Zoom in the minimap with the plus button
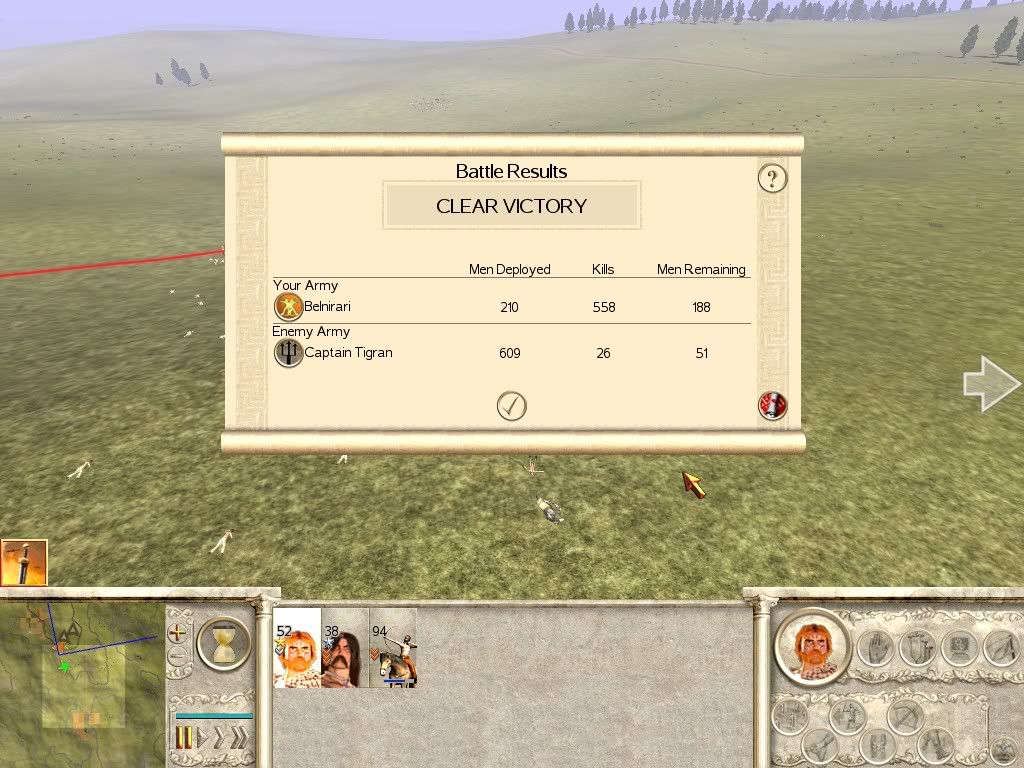The width and height of the screenshot is (1024, 768). pos(178,633)
